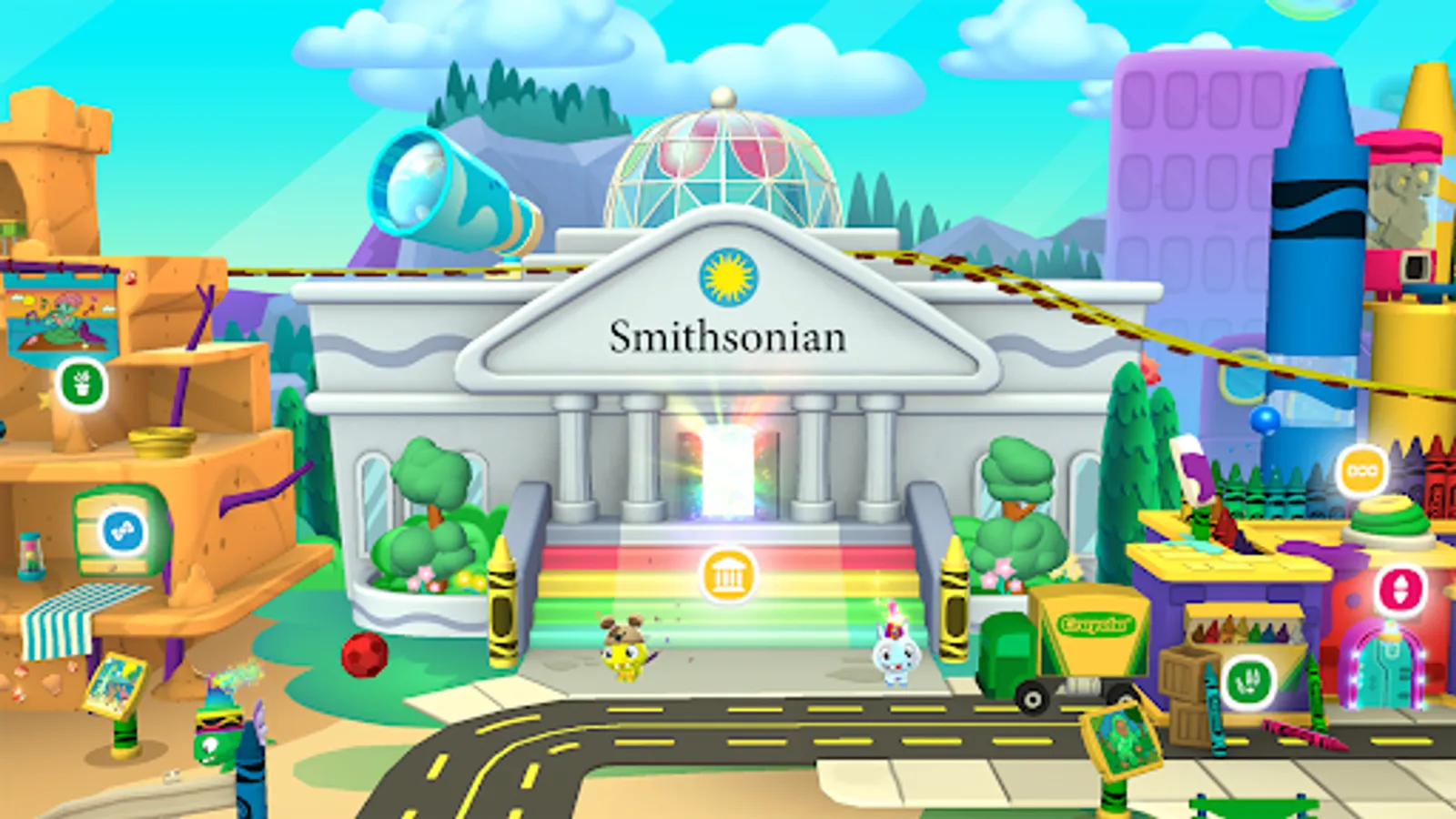Select the Smithsonian title text on the pediment
The image size is (1456, 819).
point(727,337)
